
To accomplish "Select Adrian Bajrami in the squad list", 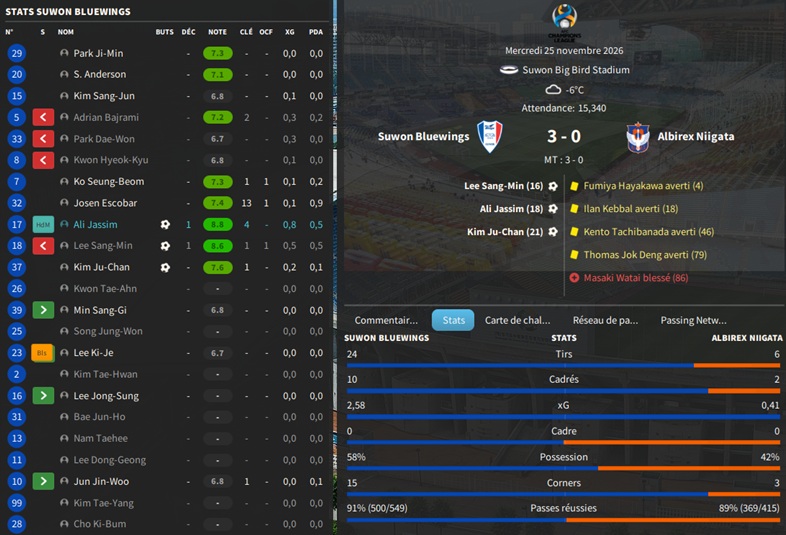I will pyautogui.click(x=106, y=117).
